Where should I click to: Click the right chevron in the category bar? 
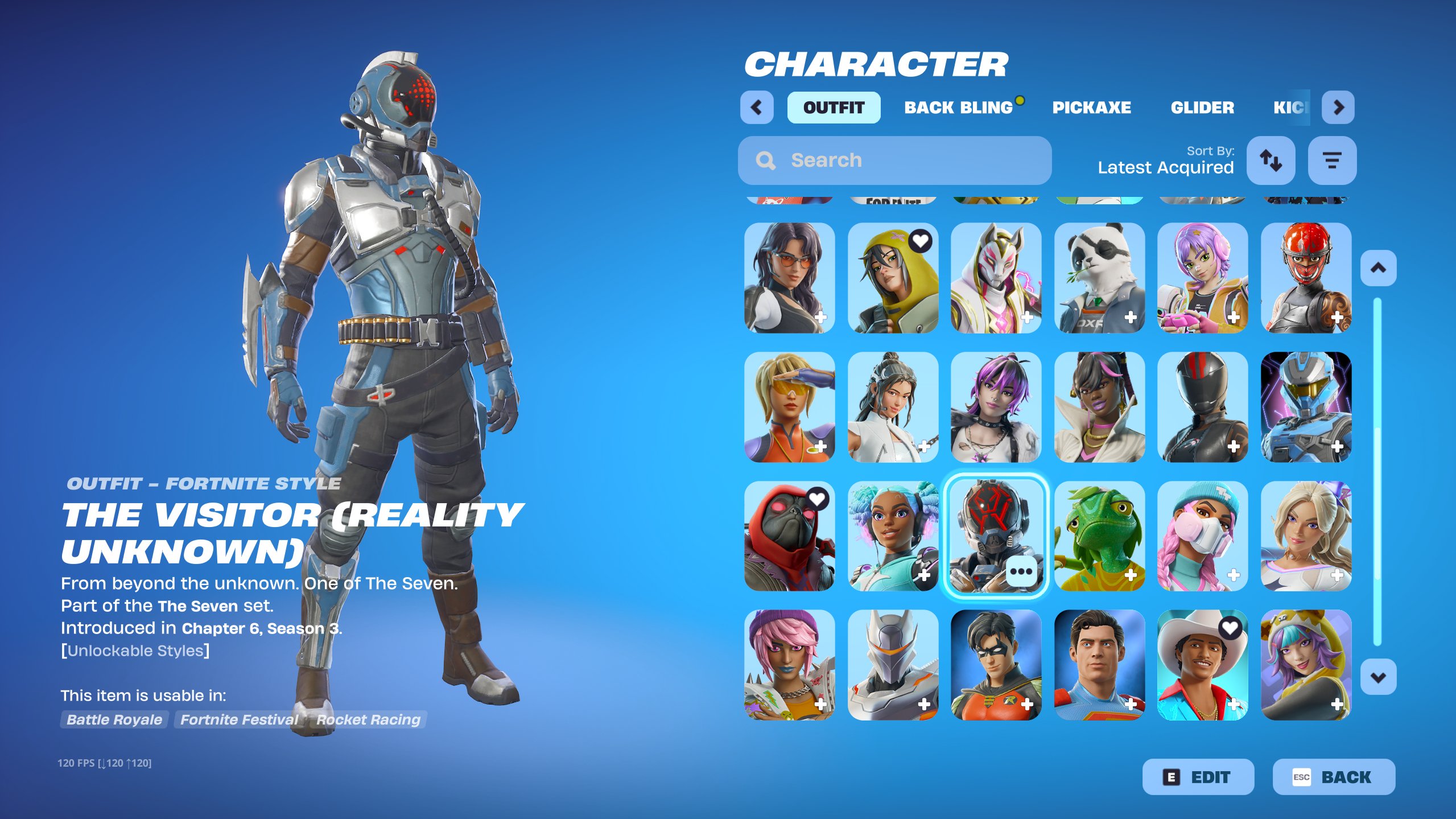tap(1338, 107)
